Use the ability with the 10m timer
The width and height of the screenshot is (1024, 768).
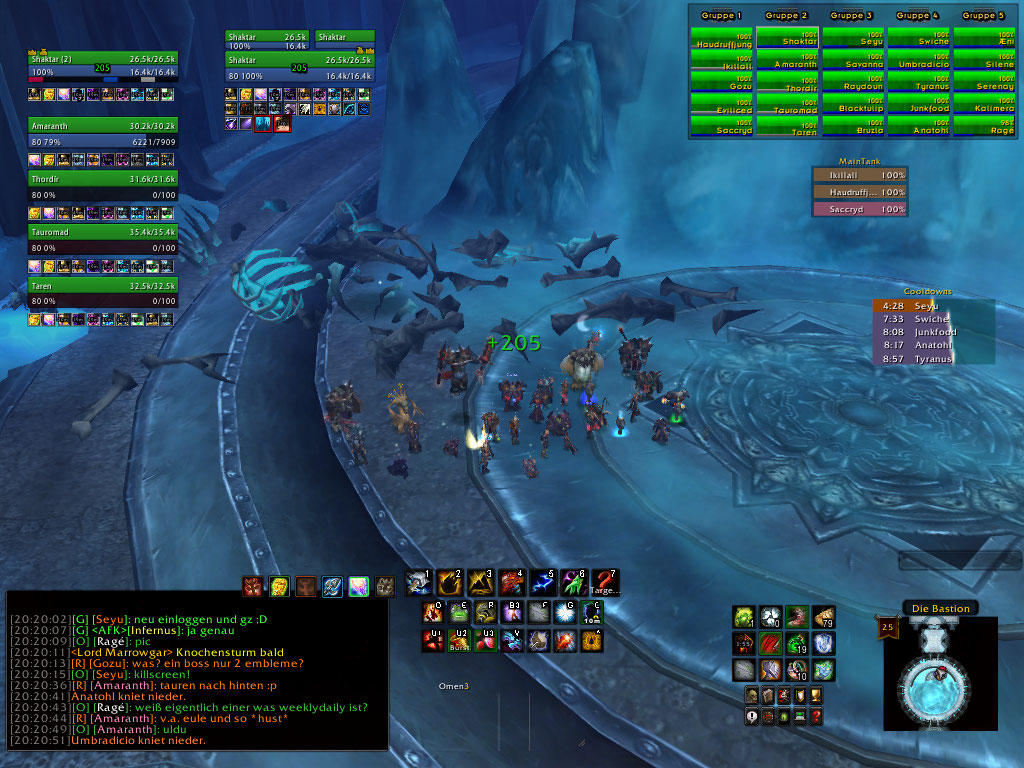(591, 612)
